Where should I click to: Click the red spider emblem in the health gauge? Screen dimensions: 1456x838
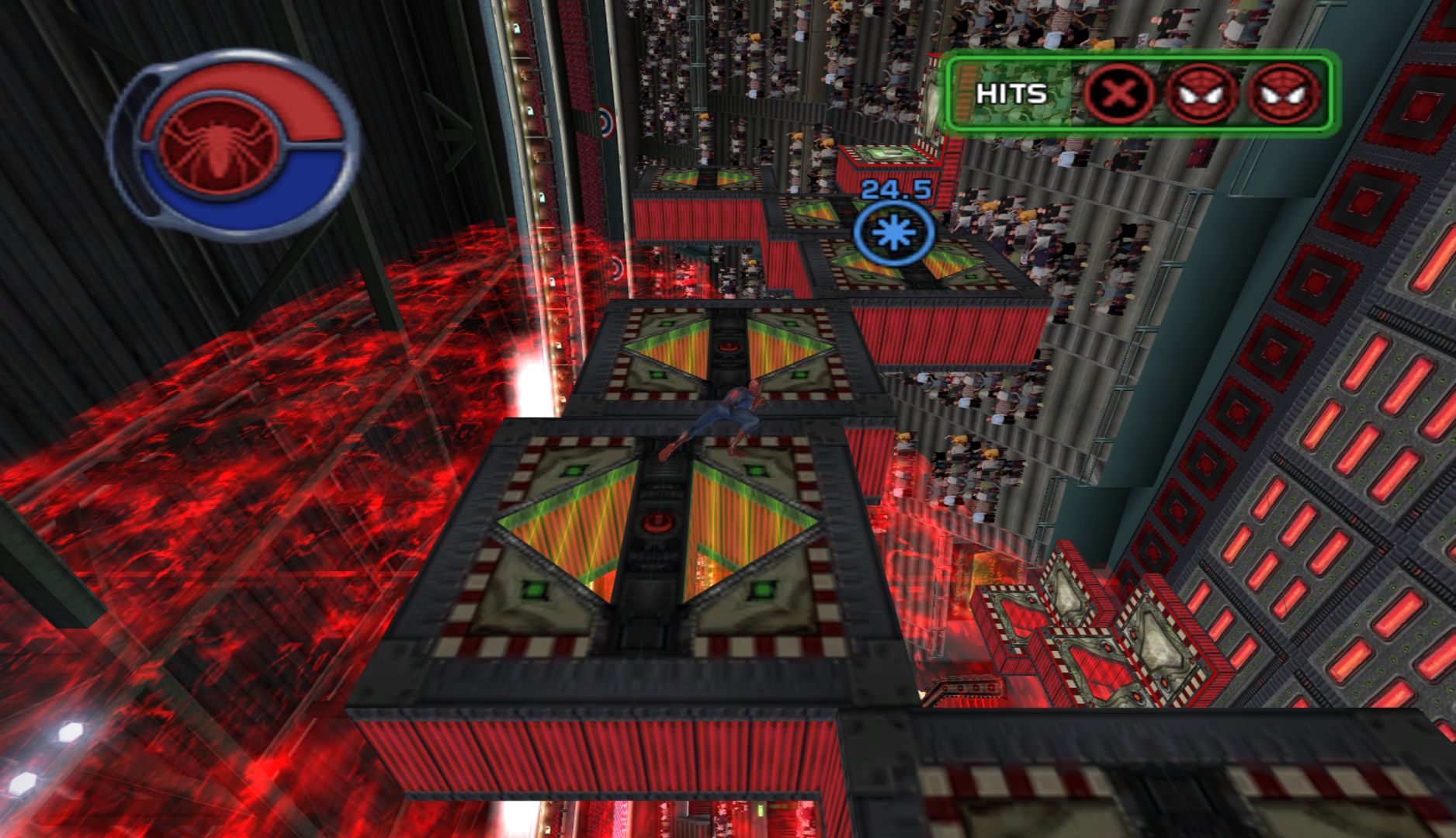tap(218, 144)
